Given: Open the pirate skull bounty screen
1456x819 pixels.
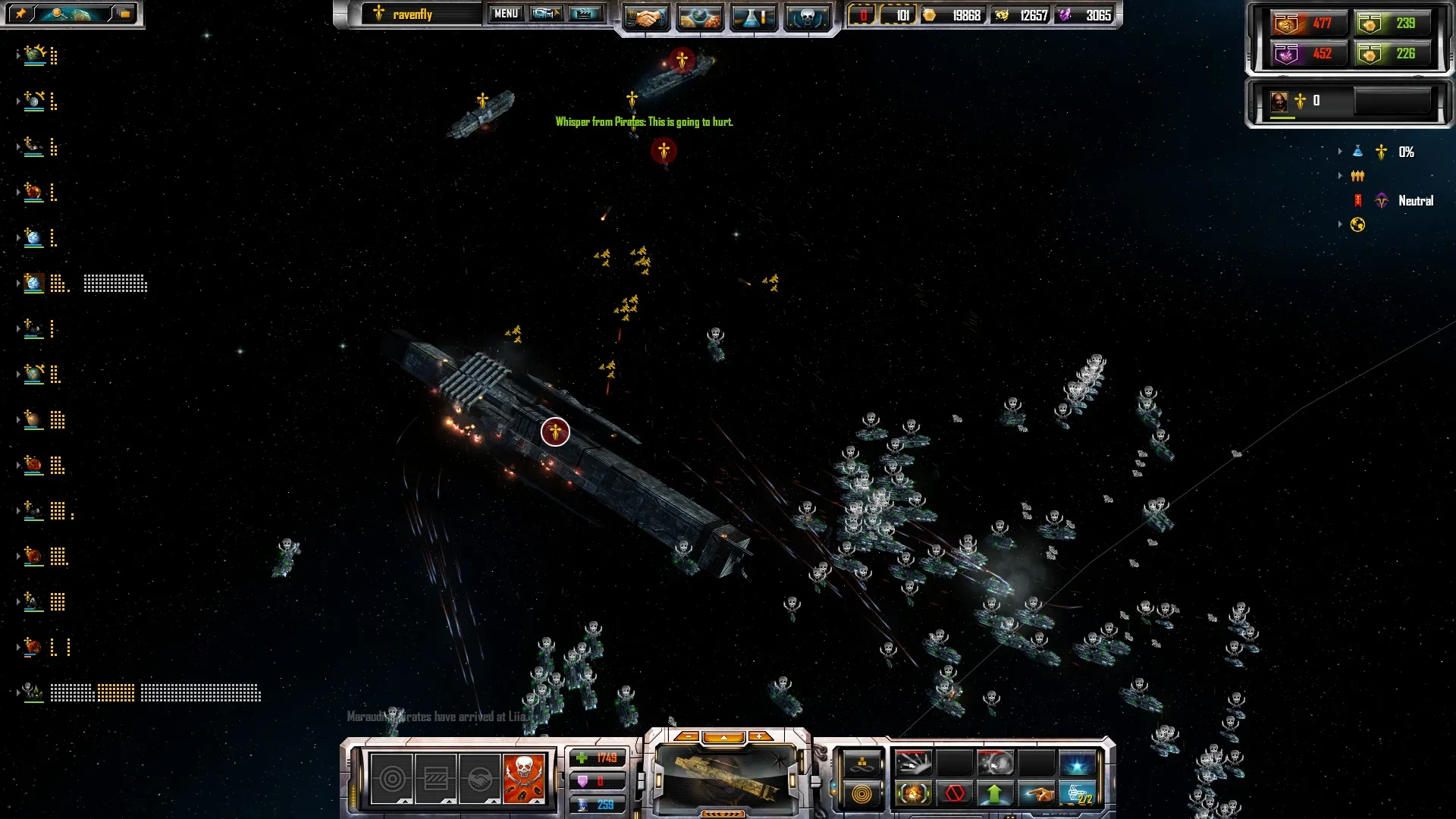Looking at the screenshot, I should click(x=807, y=17).
